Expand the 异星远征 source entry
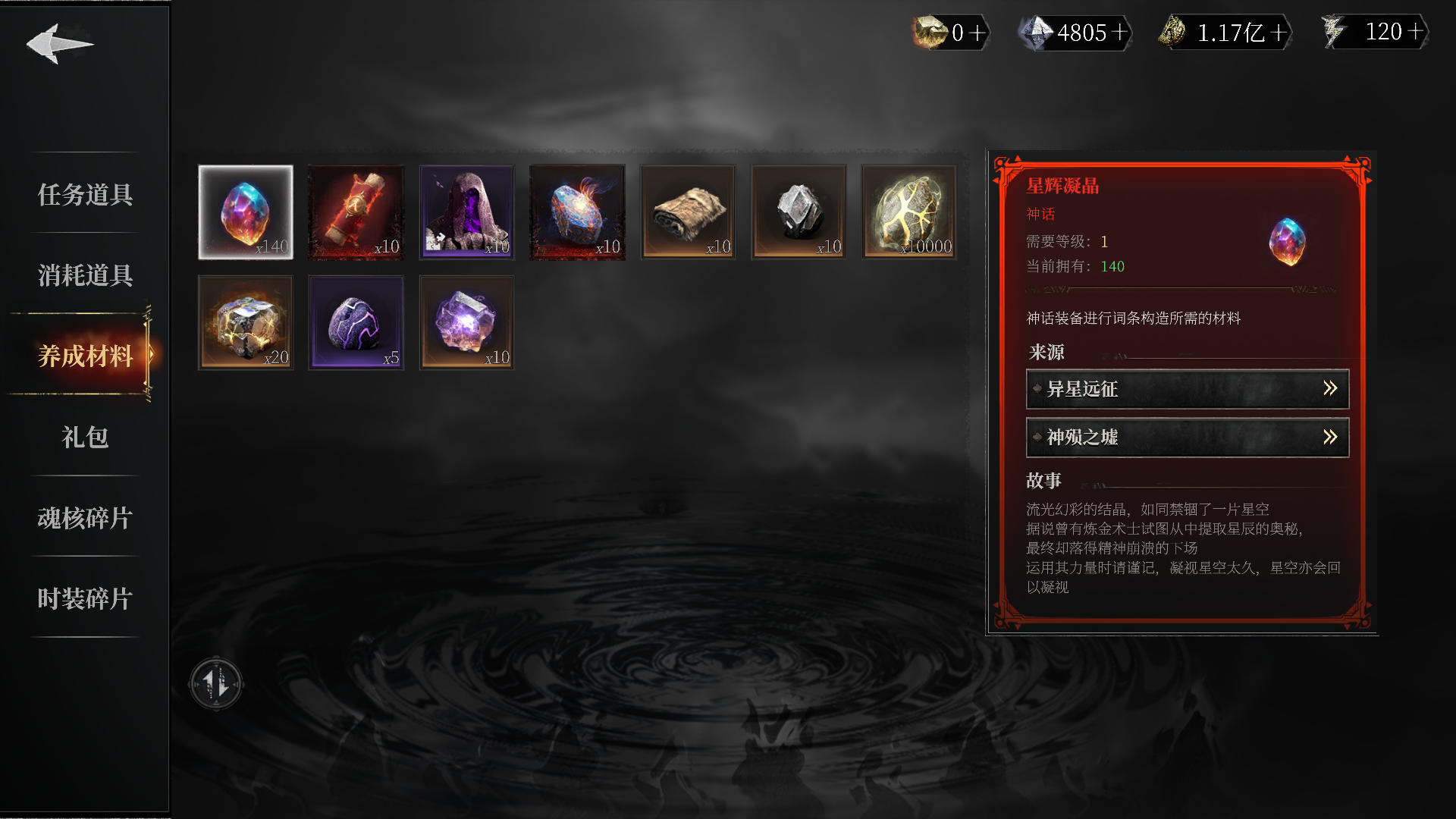The width and height of the screenshot is (1456, 819). (x=1187, y=389)
